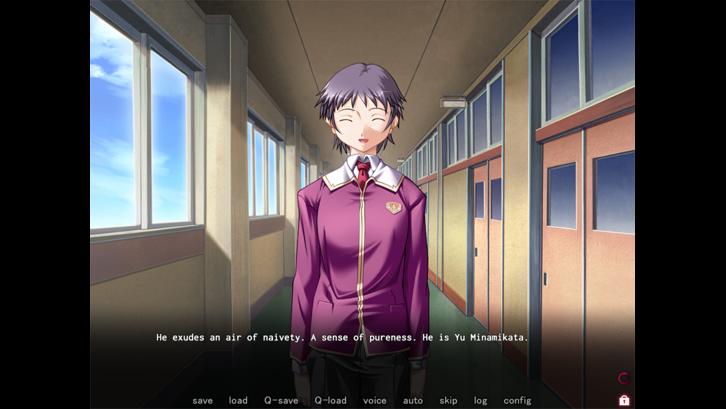Open the save menu
This screenshot has height=409, width=726.
(202, 400)
